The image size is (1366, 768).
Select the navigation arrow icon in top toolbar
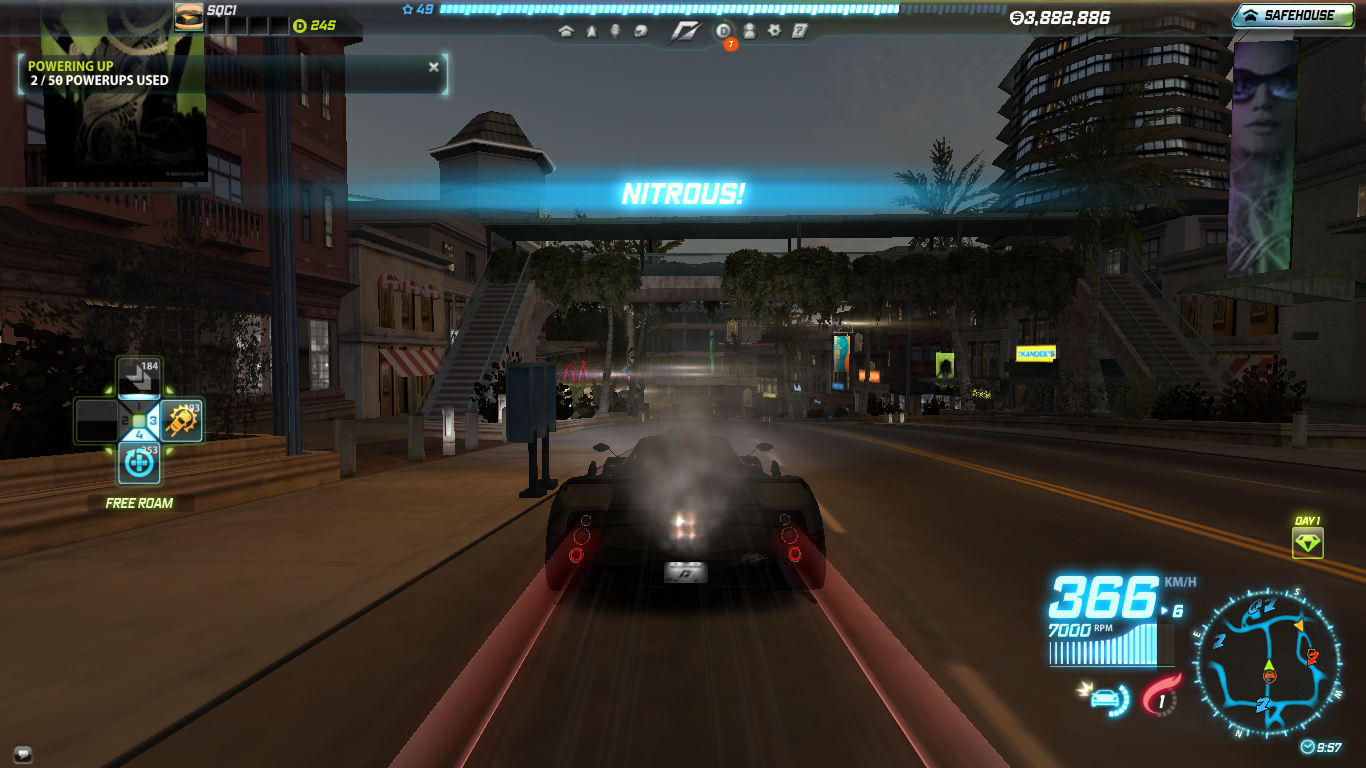591,31
